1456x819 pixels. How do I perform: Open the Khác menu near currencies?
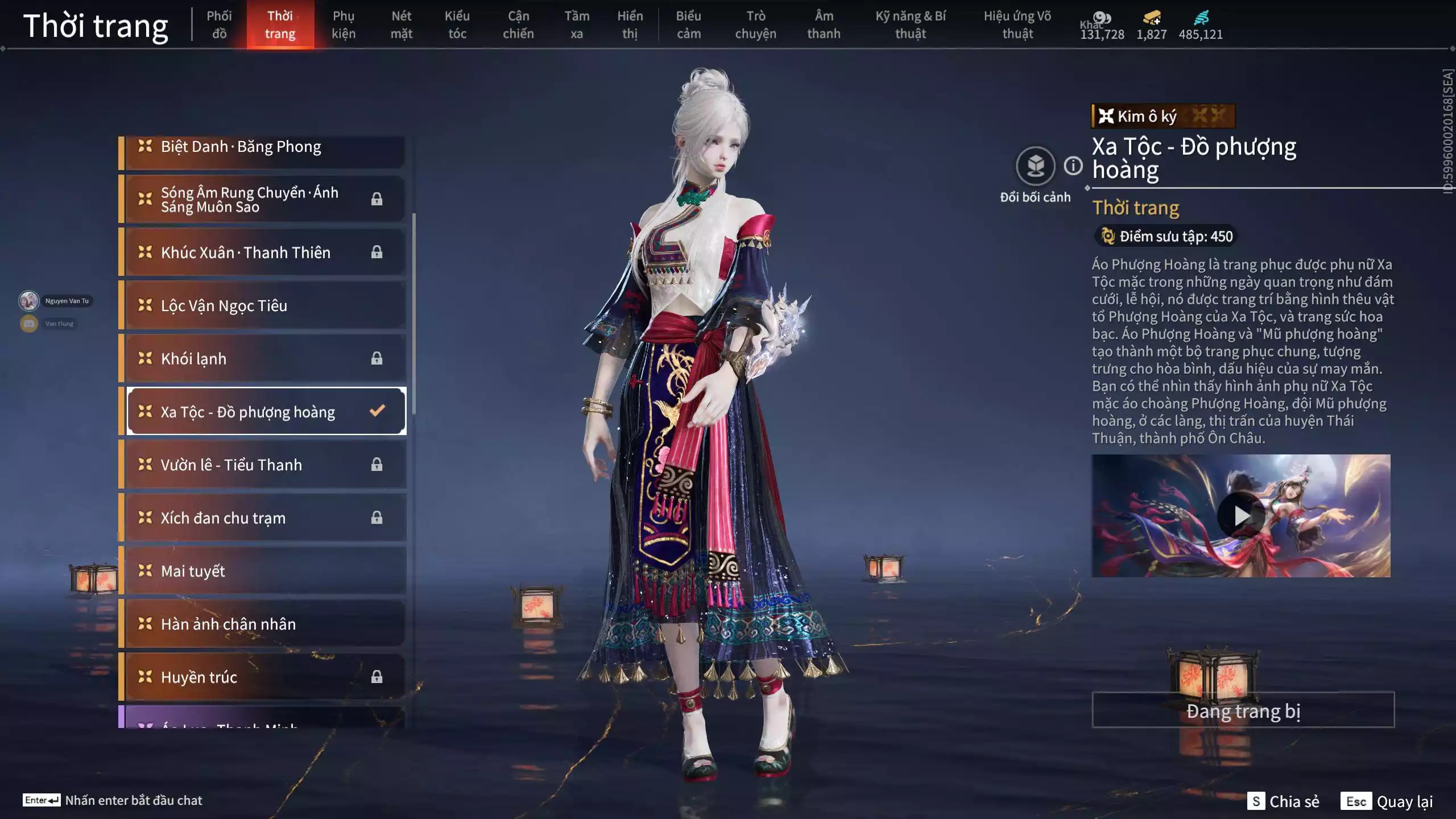tap(1093, 24)
